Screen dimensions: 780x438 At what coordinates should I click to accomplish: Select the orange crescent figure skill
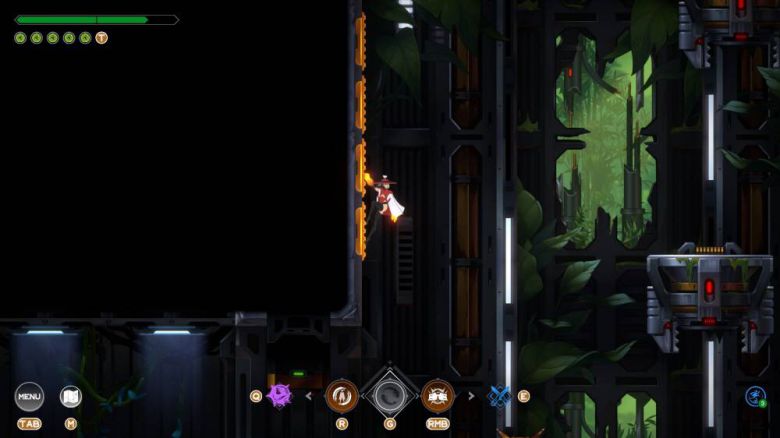pyautogui.click(x=342, y=396)
